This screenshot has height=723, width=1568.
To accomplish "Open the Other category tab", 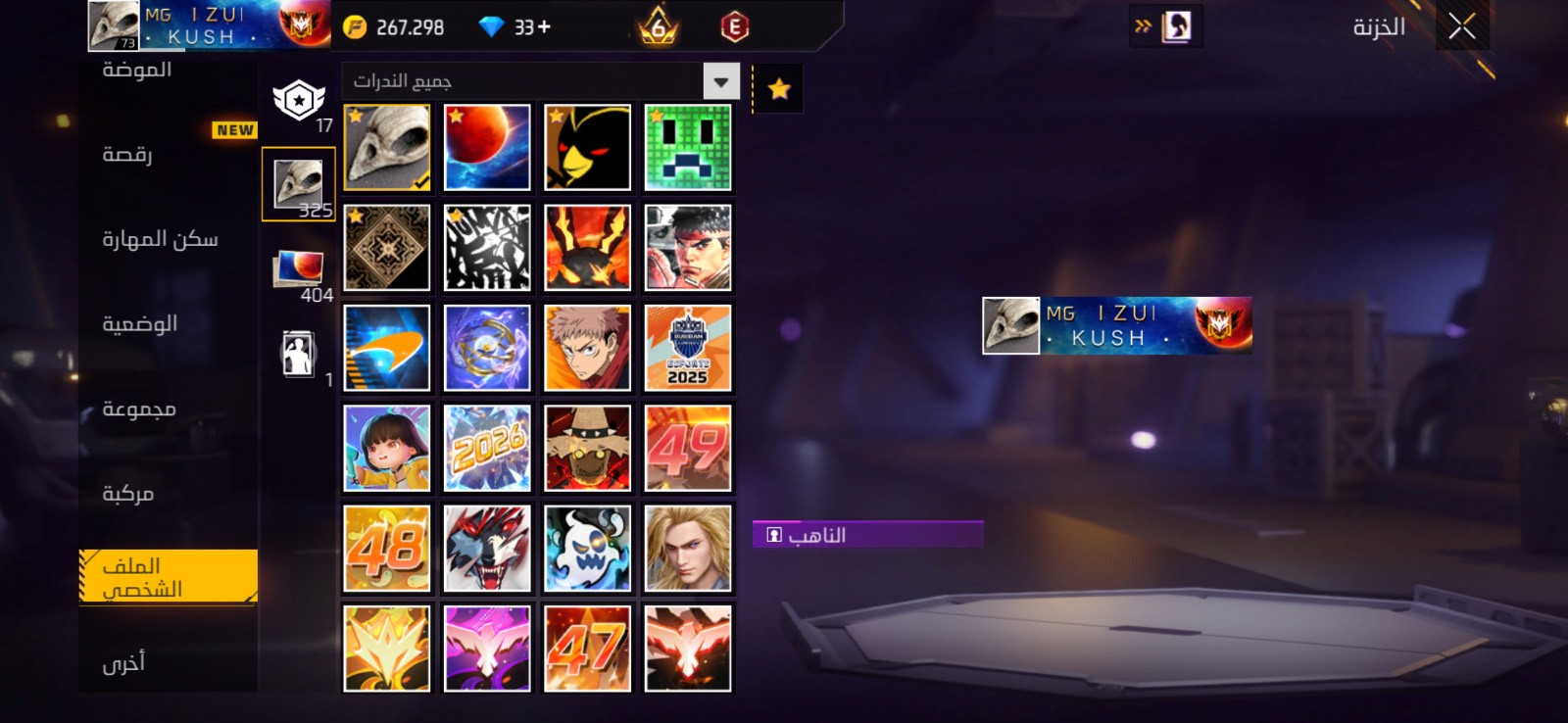I will 123,663.
